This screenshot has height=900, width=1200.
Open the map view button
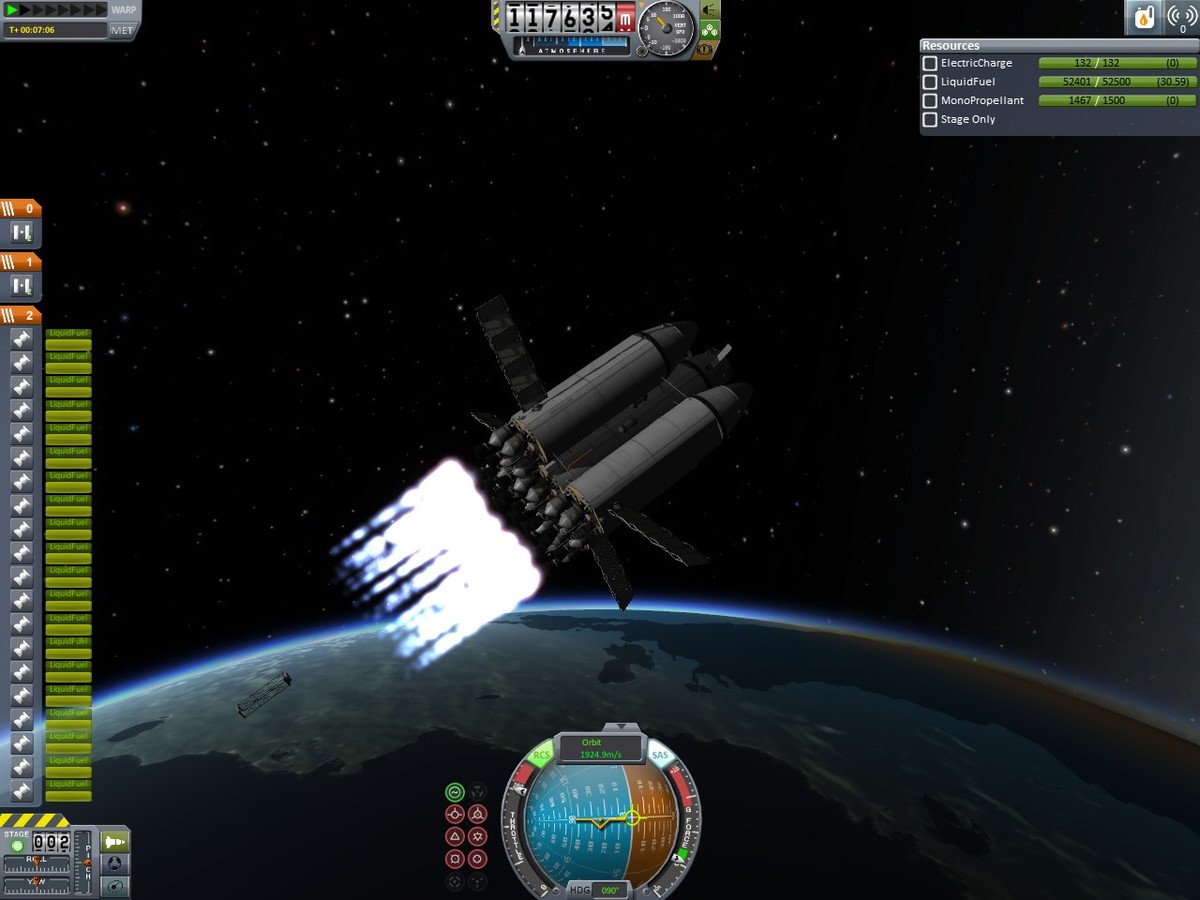[x=116, y=886]
